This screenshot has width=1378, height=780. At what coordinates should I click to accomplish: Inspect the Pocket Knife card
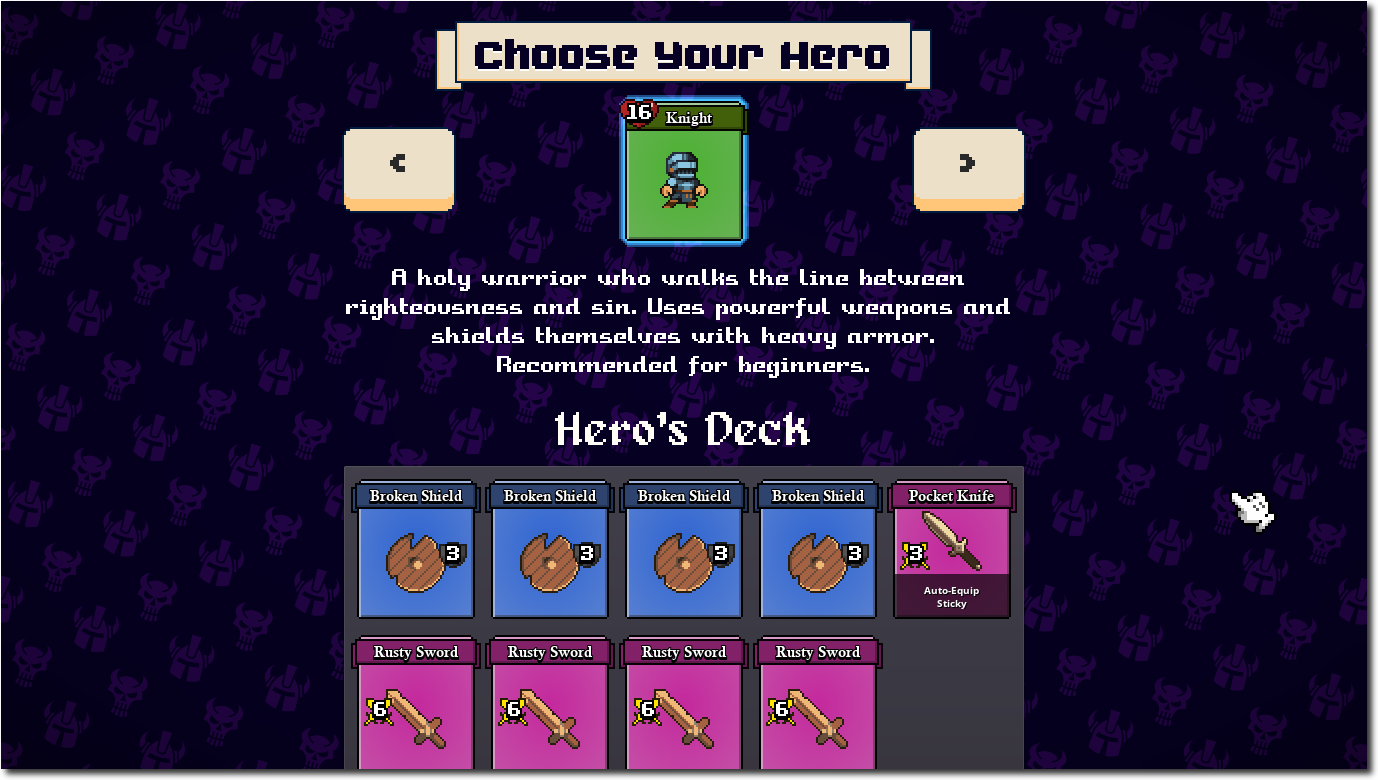coord(951,550)
